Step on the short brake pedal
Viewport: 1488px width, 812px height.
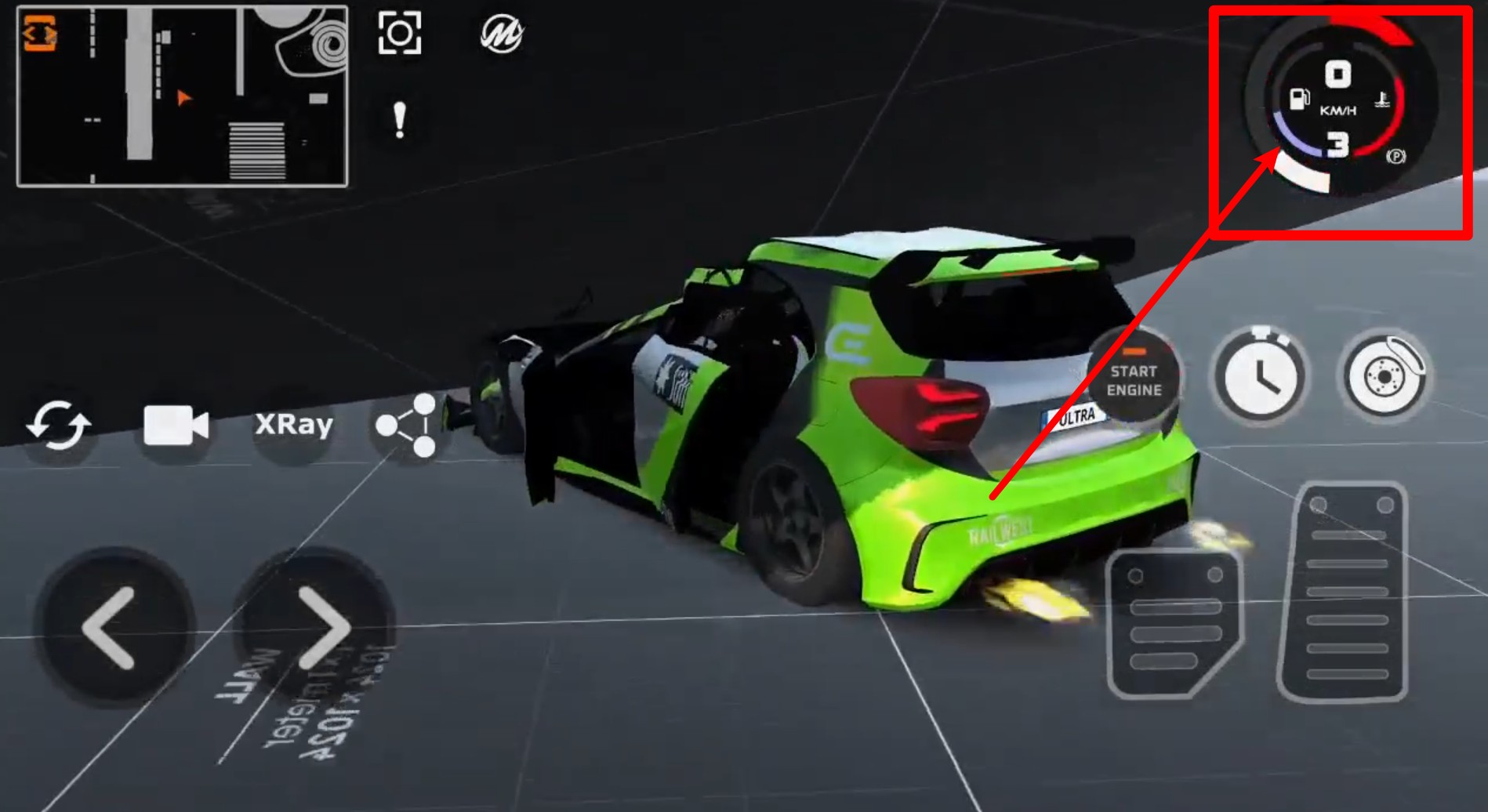click(x=1174, y=624)
